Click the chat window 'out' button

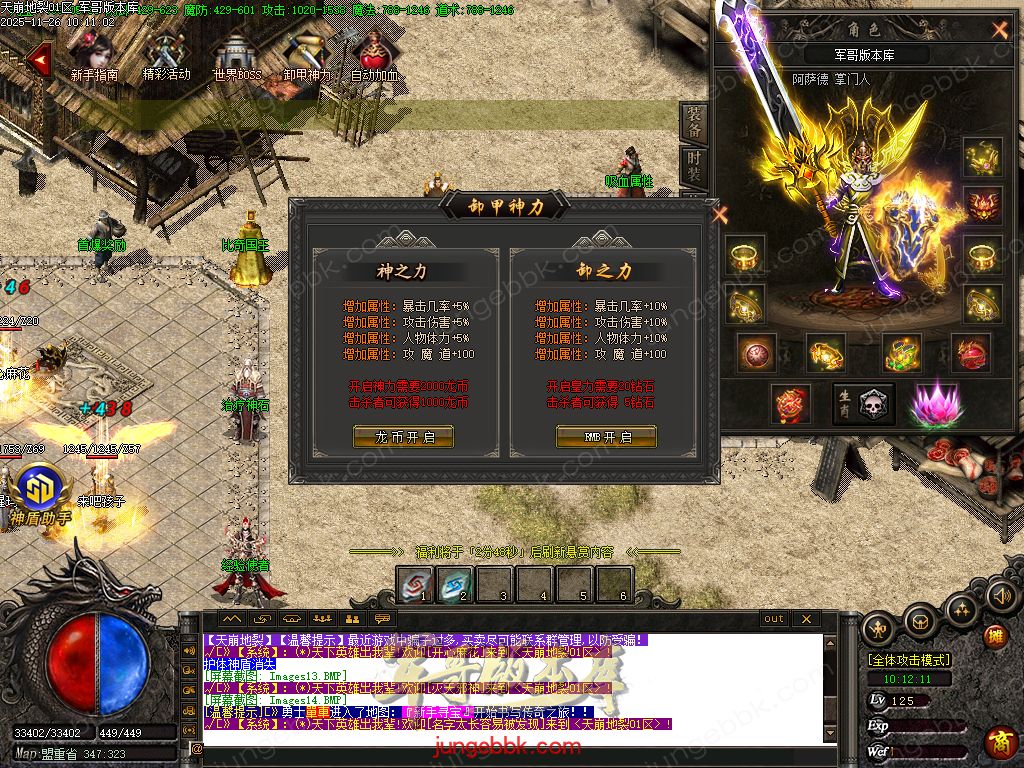tap(774, 619)
